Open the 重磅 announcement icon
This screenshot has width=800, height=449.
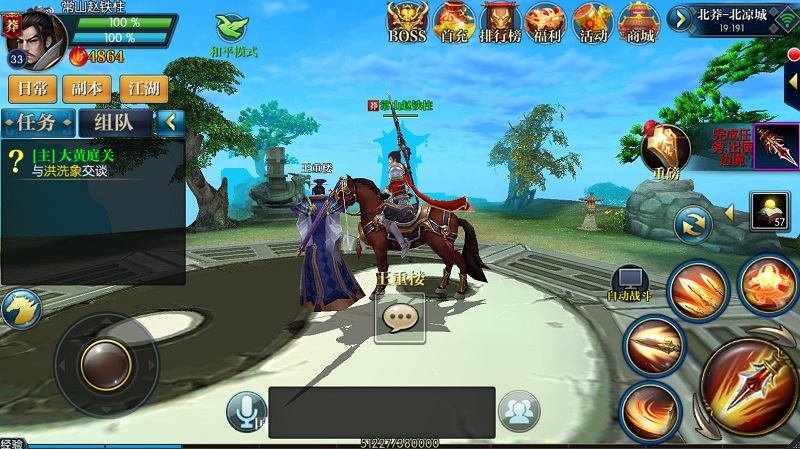tap(665, 150)
